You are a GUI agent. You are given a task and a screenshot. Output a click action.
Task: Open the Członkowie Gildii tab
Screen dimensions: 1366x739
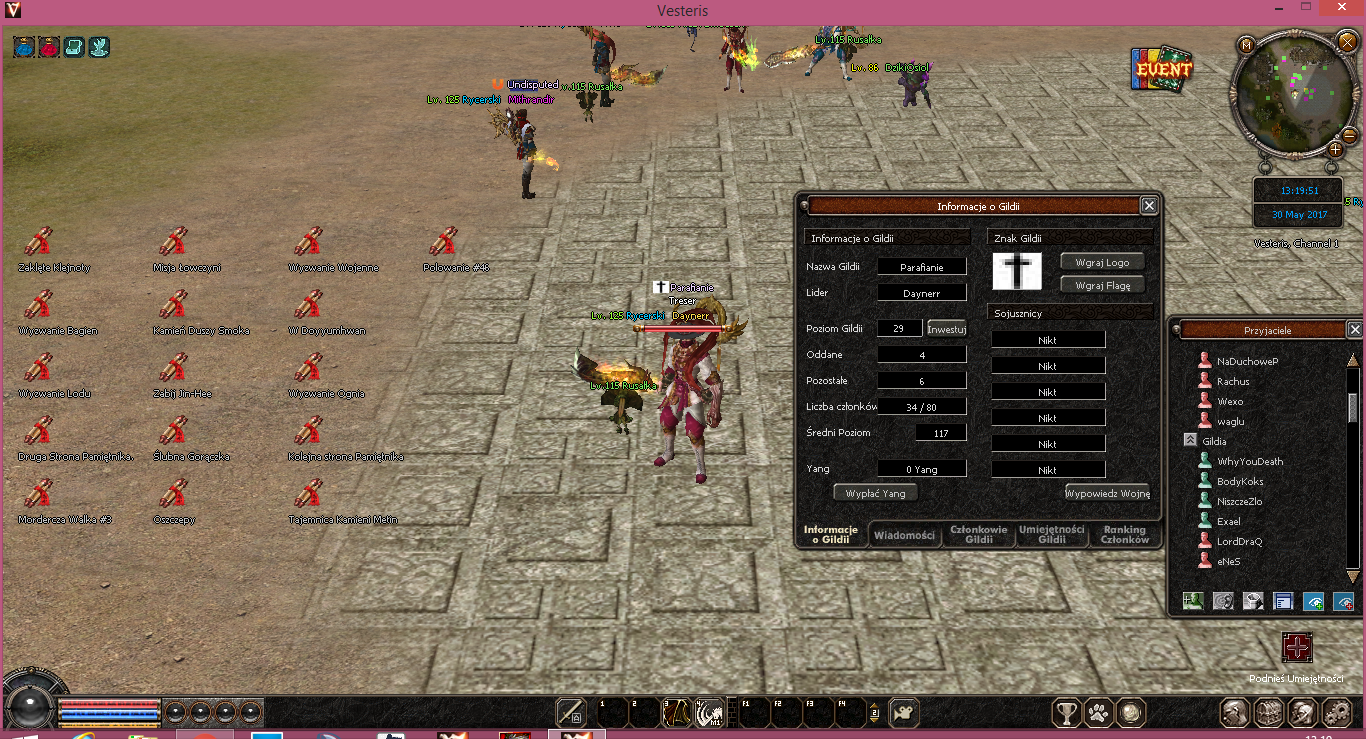(978, 535)
